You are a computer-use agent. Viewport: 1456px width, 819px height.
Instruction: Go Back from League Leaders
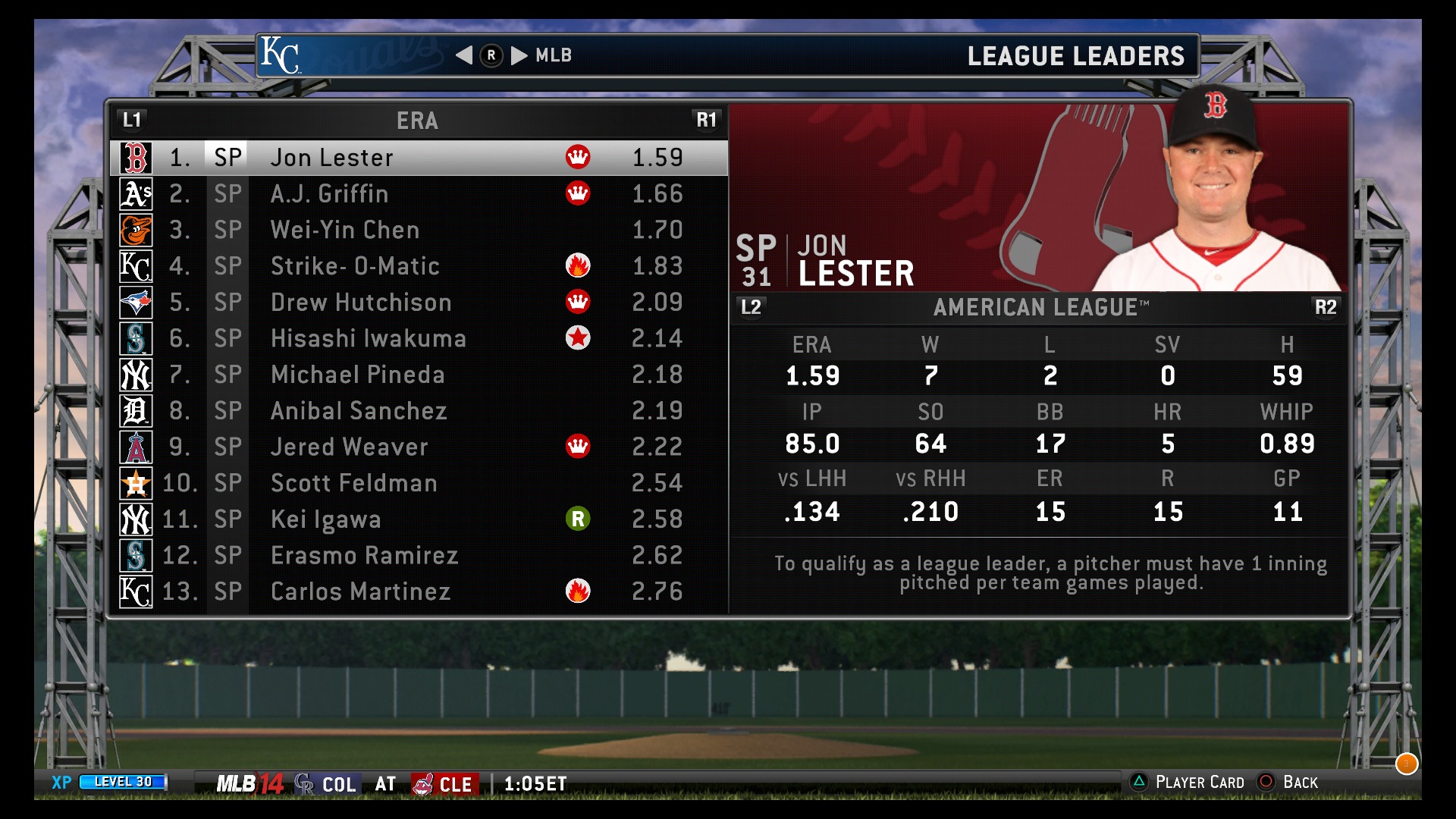[x=1288, y=783]
